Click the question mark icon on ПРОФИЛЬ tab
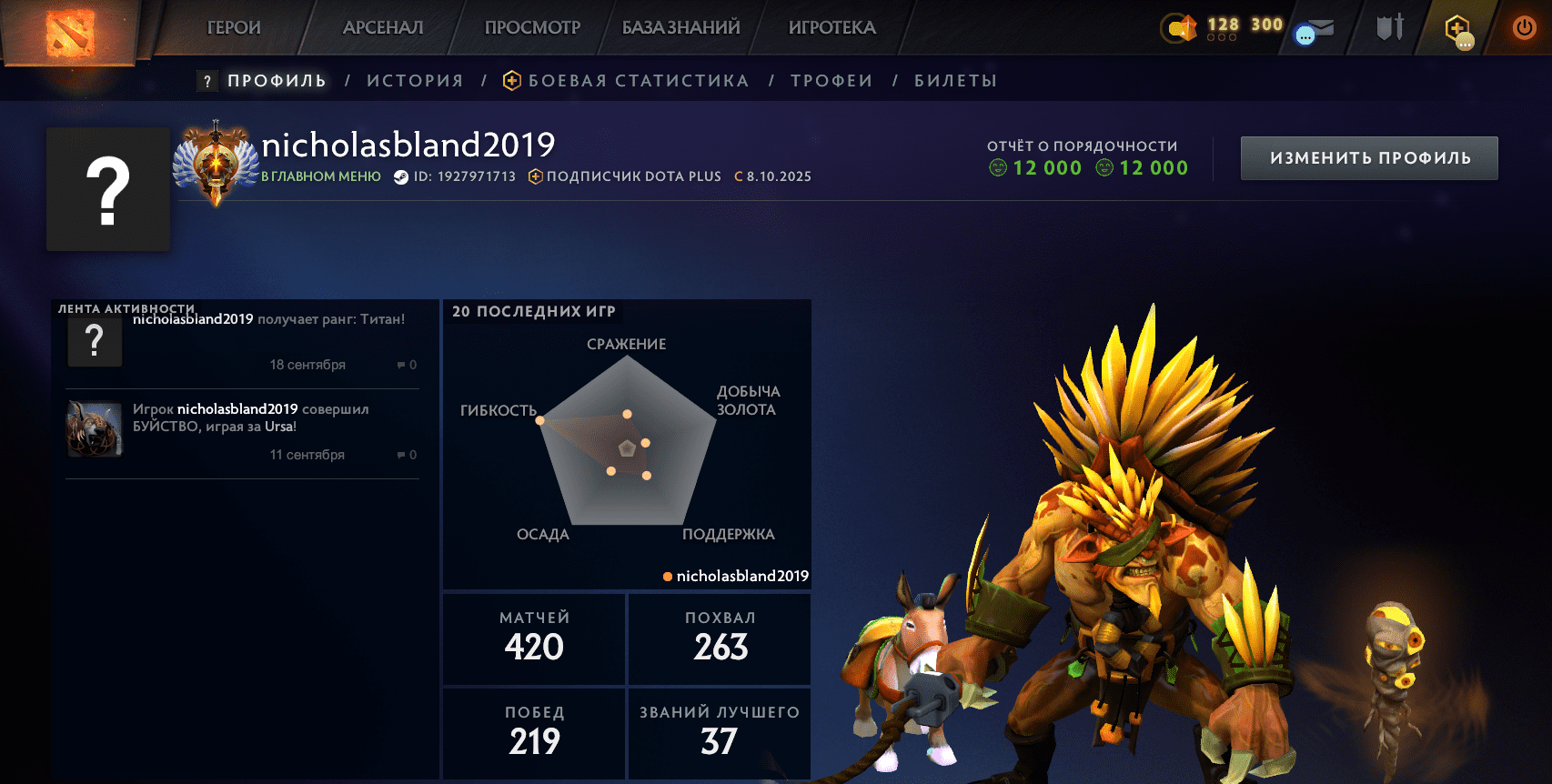Image resolution: width=1552 pixels, height=784 pixels. pos(207,81)
